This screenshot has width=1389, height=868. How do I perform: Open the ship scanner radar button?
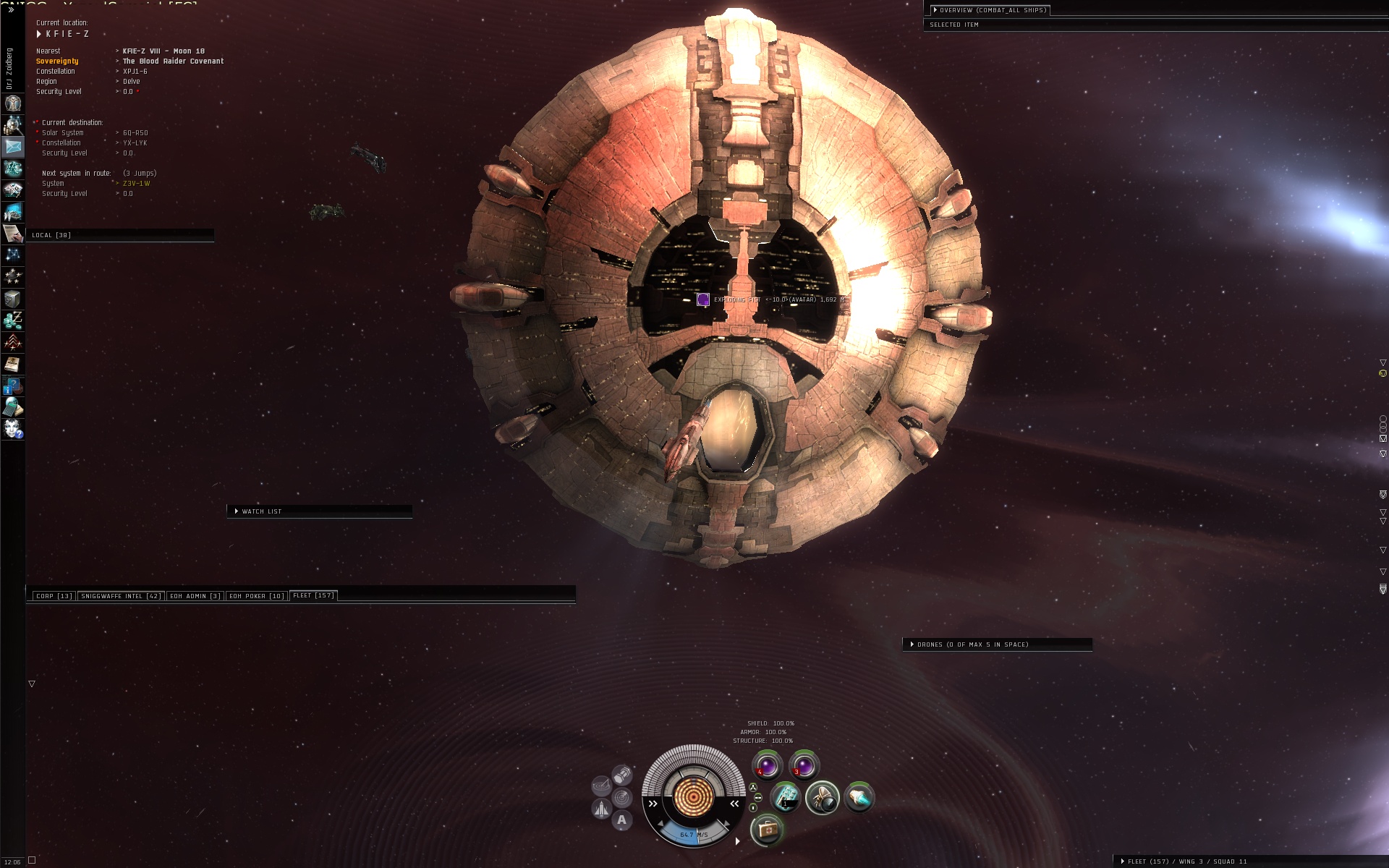(x=621, y=798)
